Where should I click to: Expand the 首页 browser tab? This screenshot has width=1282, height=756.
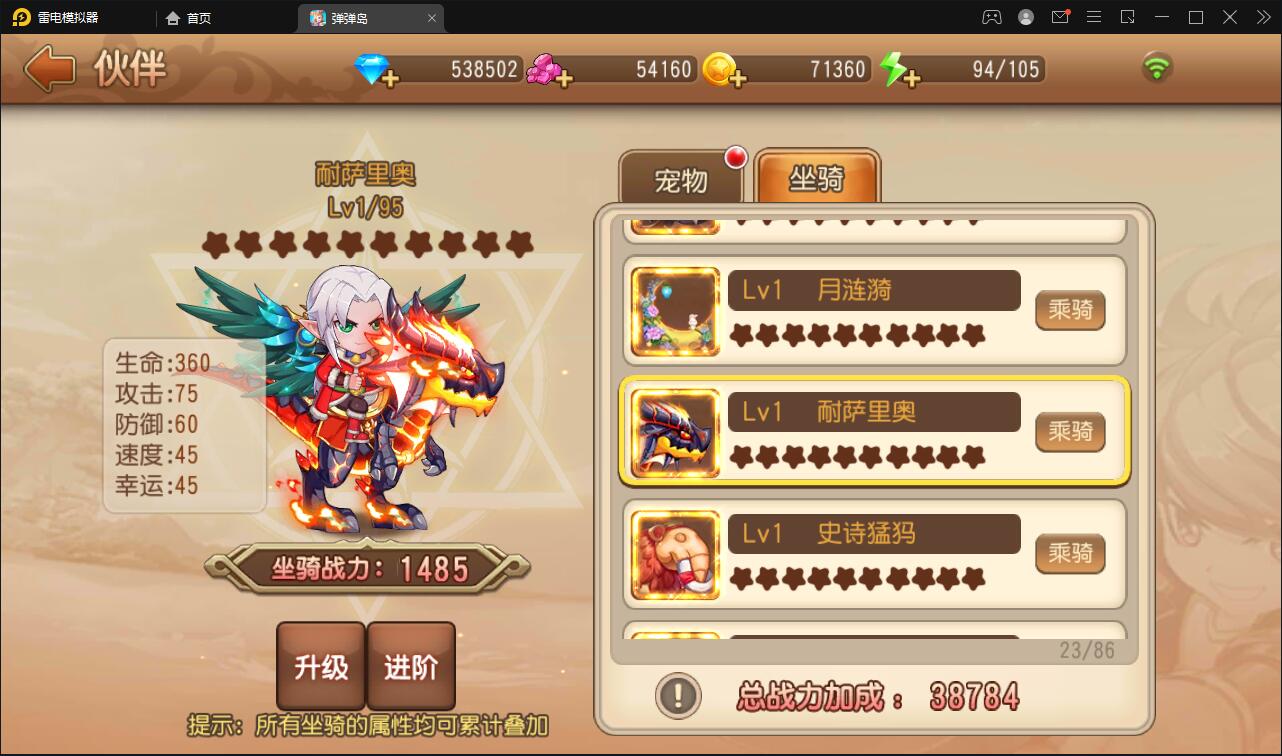188,17
